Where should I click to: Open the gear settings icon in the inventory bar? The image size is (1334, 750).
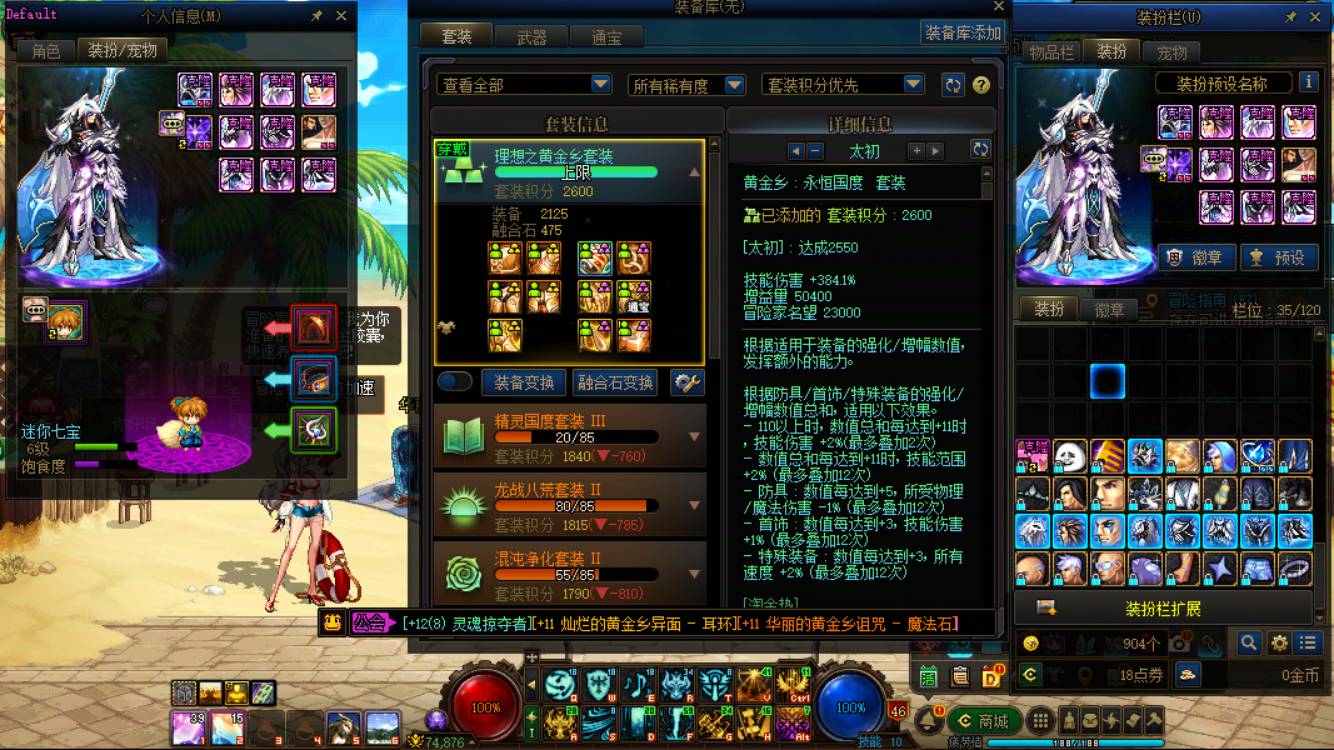click(x=1279, y=644)
